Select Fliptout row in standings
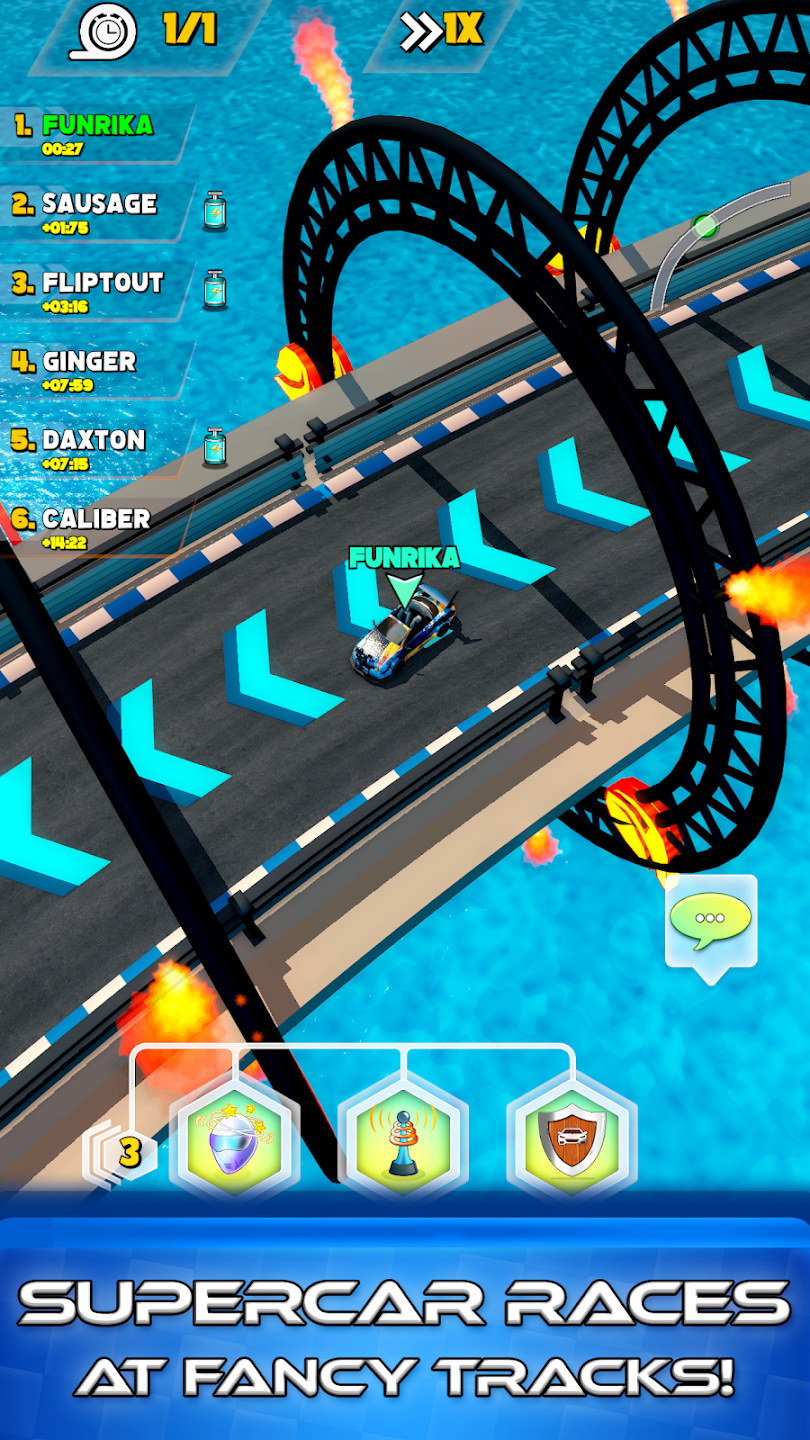Image resolution: width=810 pixels, height=1440 pixels. (100, 290)
